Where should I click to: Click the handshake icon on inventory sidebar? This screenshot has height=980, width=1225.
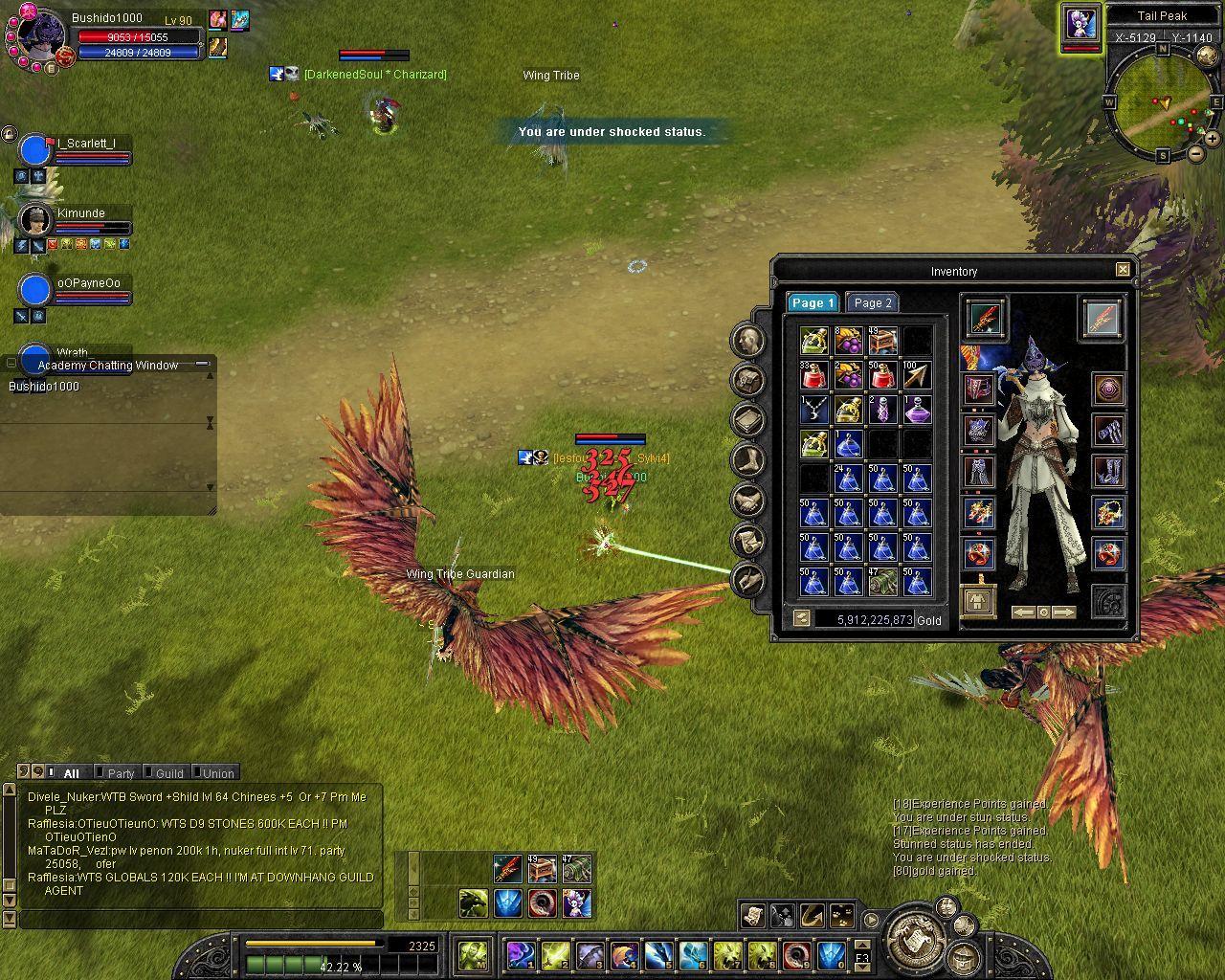[747, 500]
